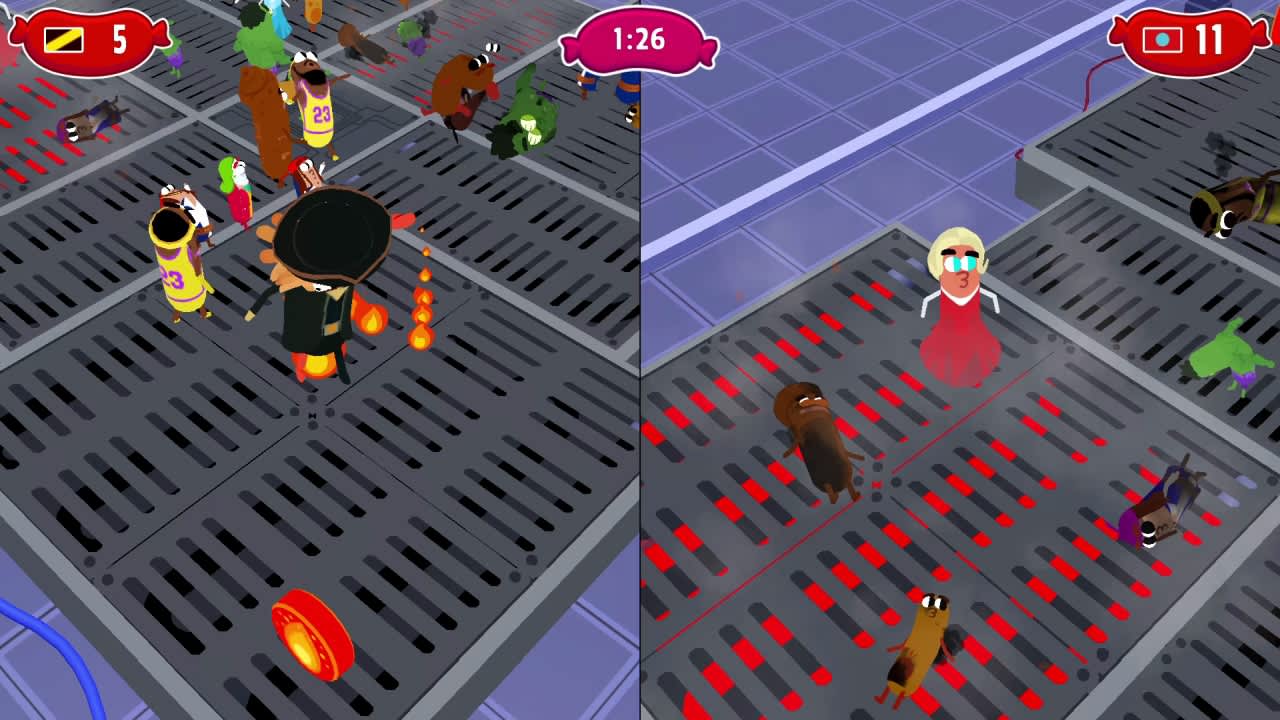Select the left player's split-screen panel
1280x720 pixels.
(x=320, y=400)
